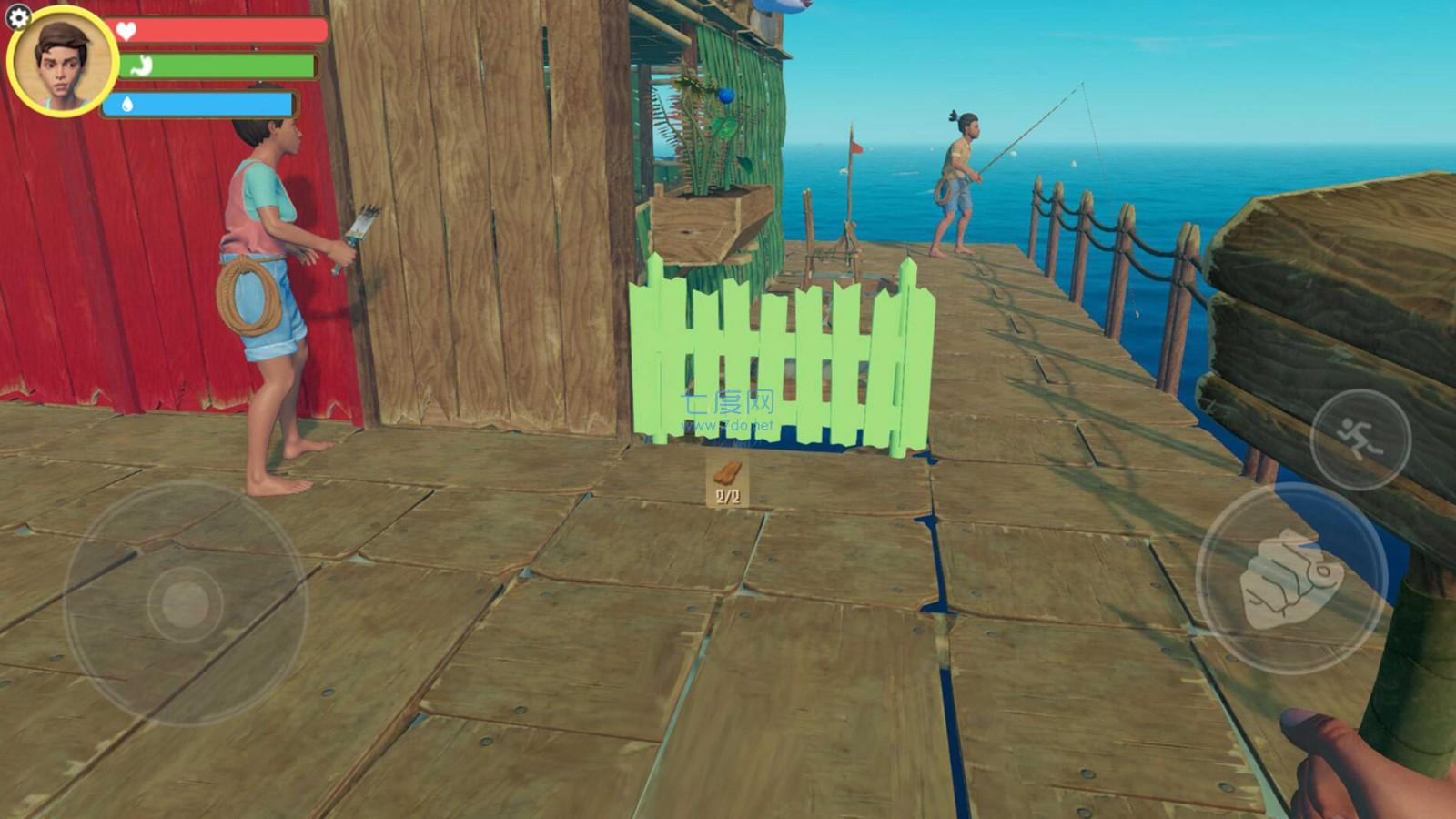Tap the virtual movement joystick
This screenshot has height=819, width=1456.
coord(186,602)
